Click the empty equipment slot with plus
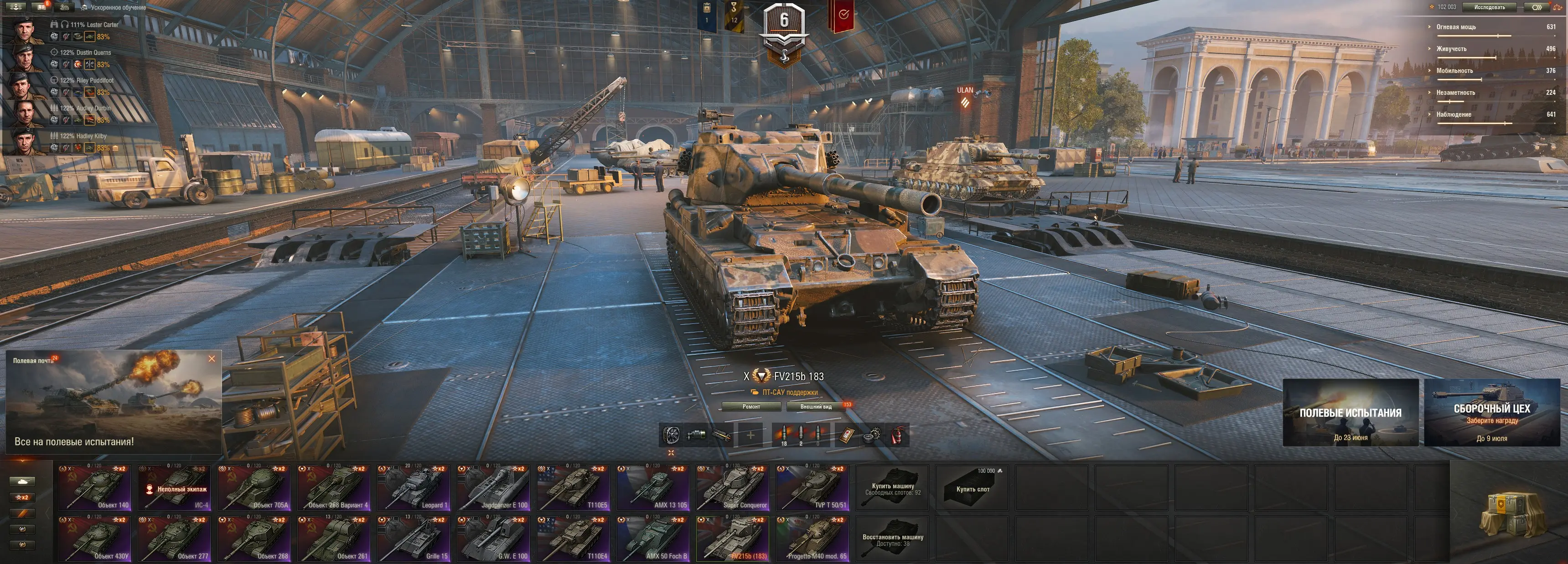Viewport: 1568px width, 564px height. coord(750,435)
